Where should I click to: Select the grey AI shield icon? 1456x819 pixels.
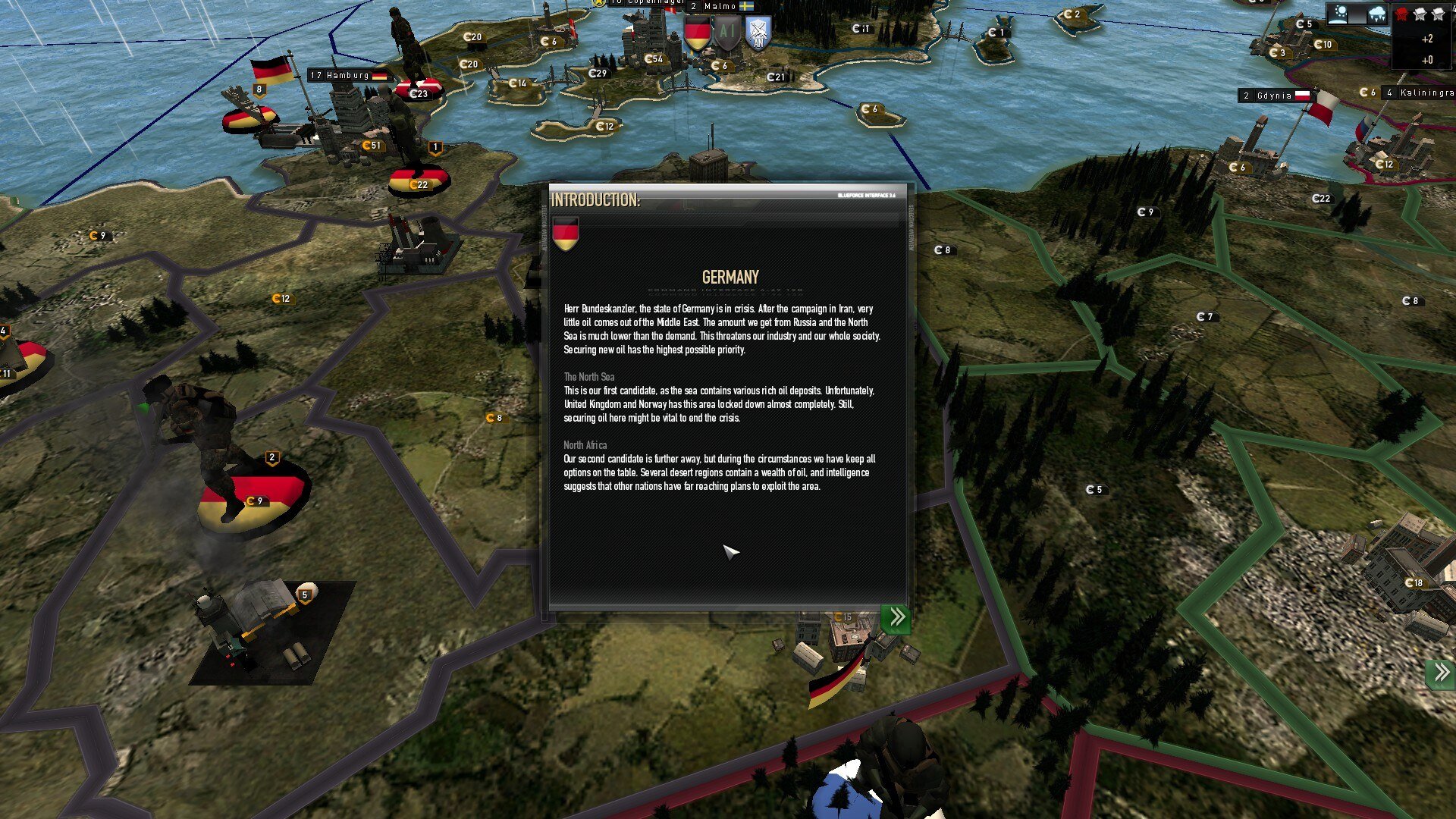[x=727, y=33]
